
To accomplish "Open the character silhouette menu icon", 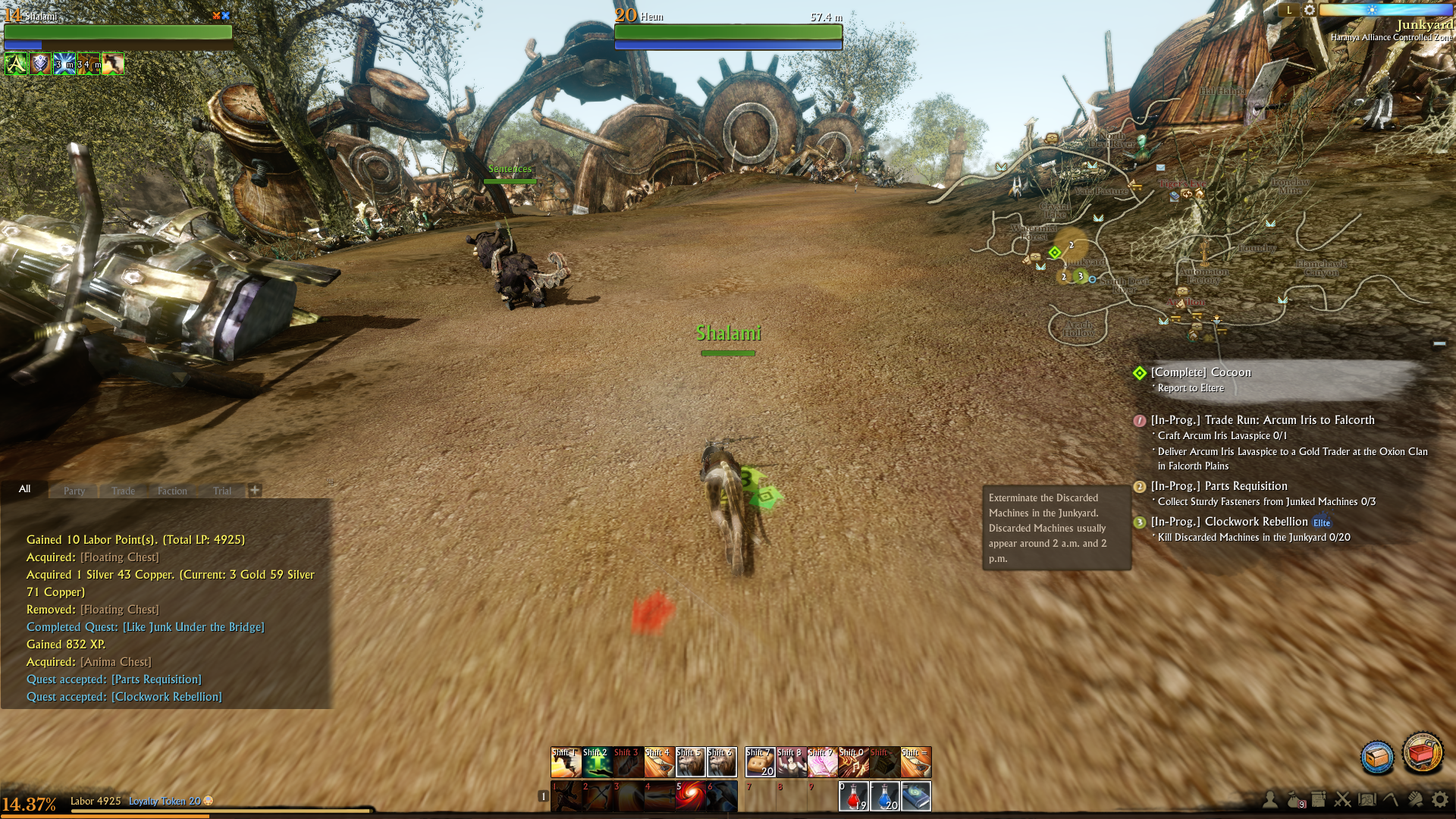I will pos(1269,799).
